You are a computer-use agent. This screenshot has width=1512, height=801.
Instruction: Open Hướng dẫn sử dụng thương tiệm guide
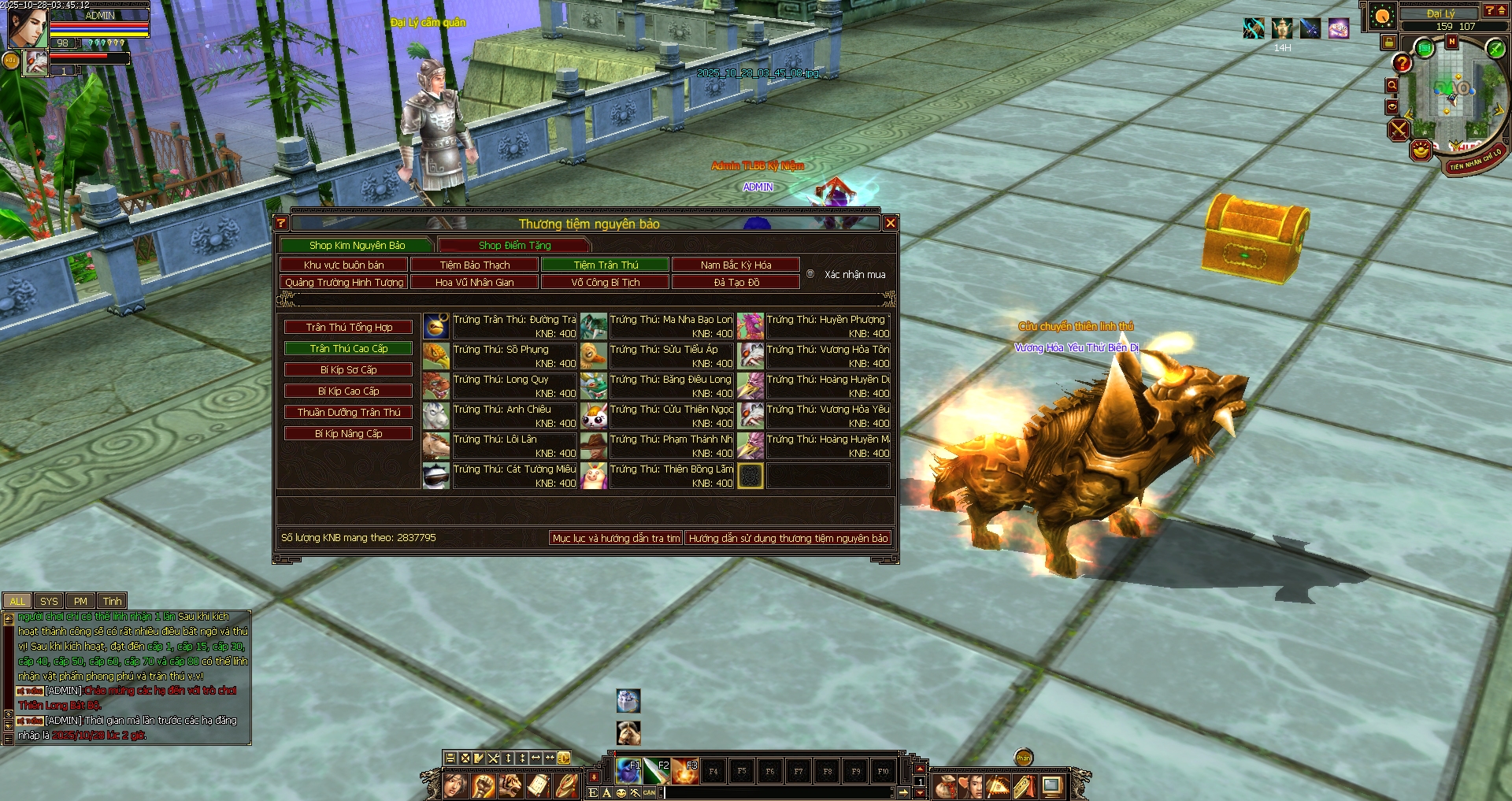[x=787, y=539]
